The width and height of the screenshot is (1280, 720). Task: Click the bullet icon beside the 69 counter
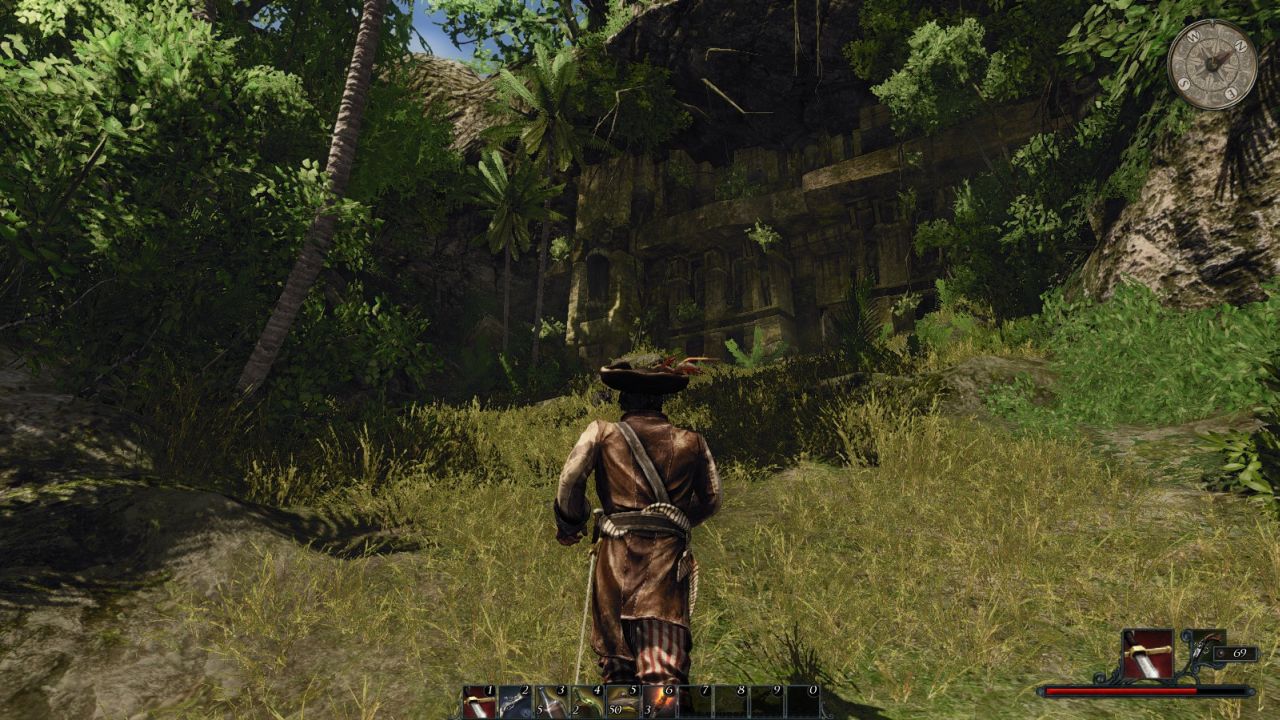coord(1221,653)
